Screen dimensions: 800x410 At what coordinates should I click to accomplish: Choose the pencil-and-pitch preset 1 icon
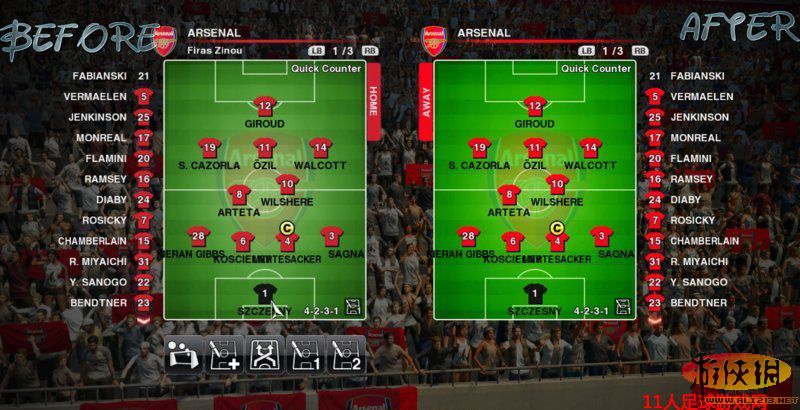click(305, 354)
